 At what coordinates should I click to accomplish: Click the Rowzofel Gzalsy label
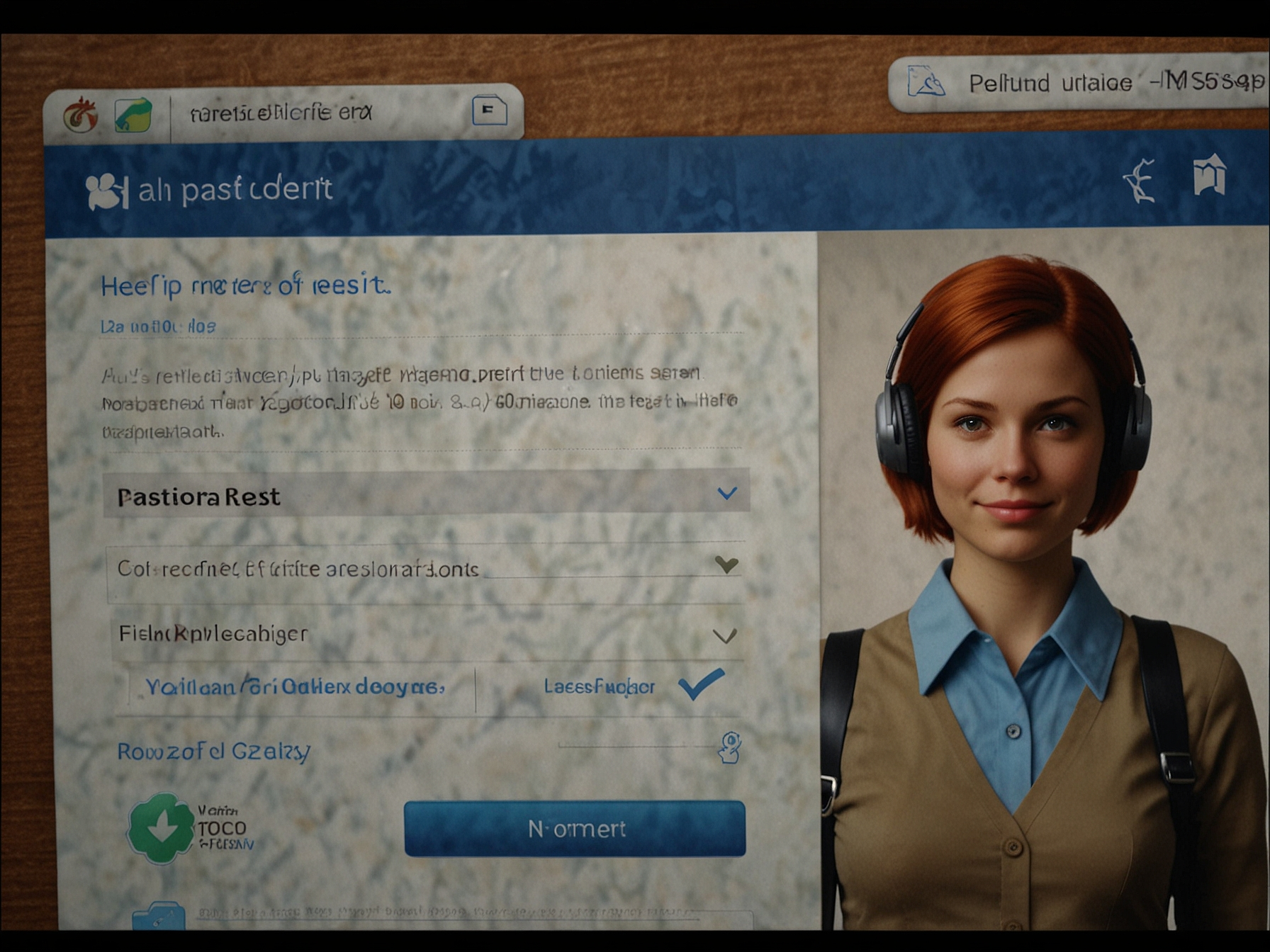tap(213, 751)
